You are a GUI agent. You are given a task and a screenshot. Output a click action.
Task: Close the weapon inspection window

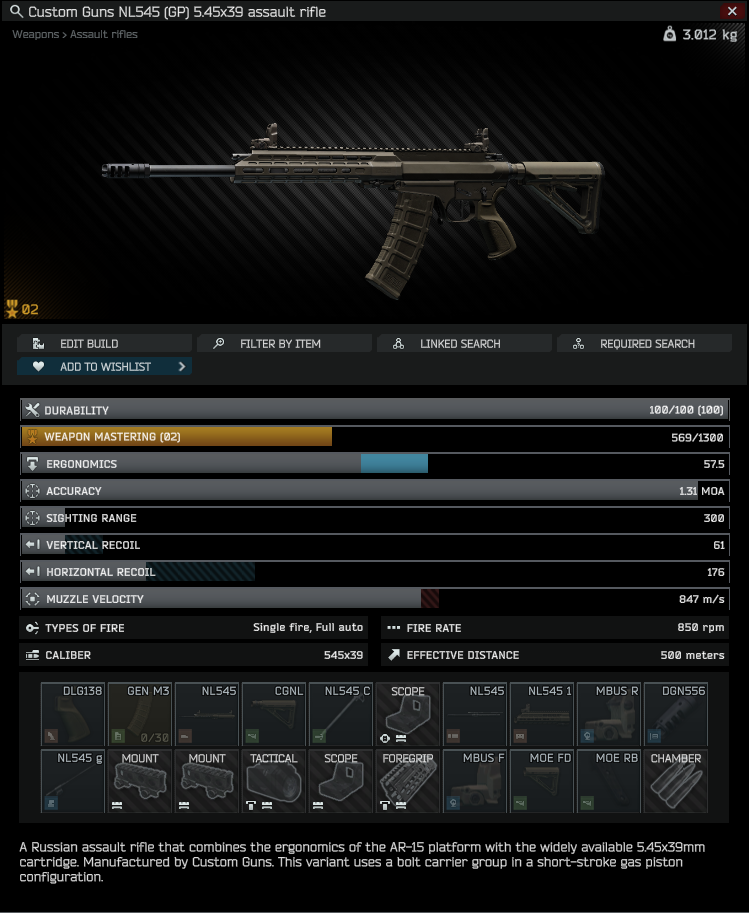(732, 11)
